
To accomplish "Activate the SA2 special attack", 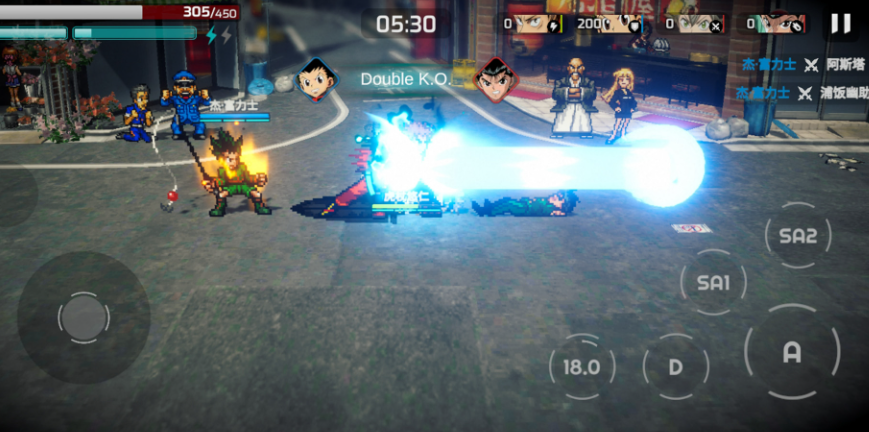I will pos(797,236).
